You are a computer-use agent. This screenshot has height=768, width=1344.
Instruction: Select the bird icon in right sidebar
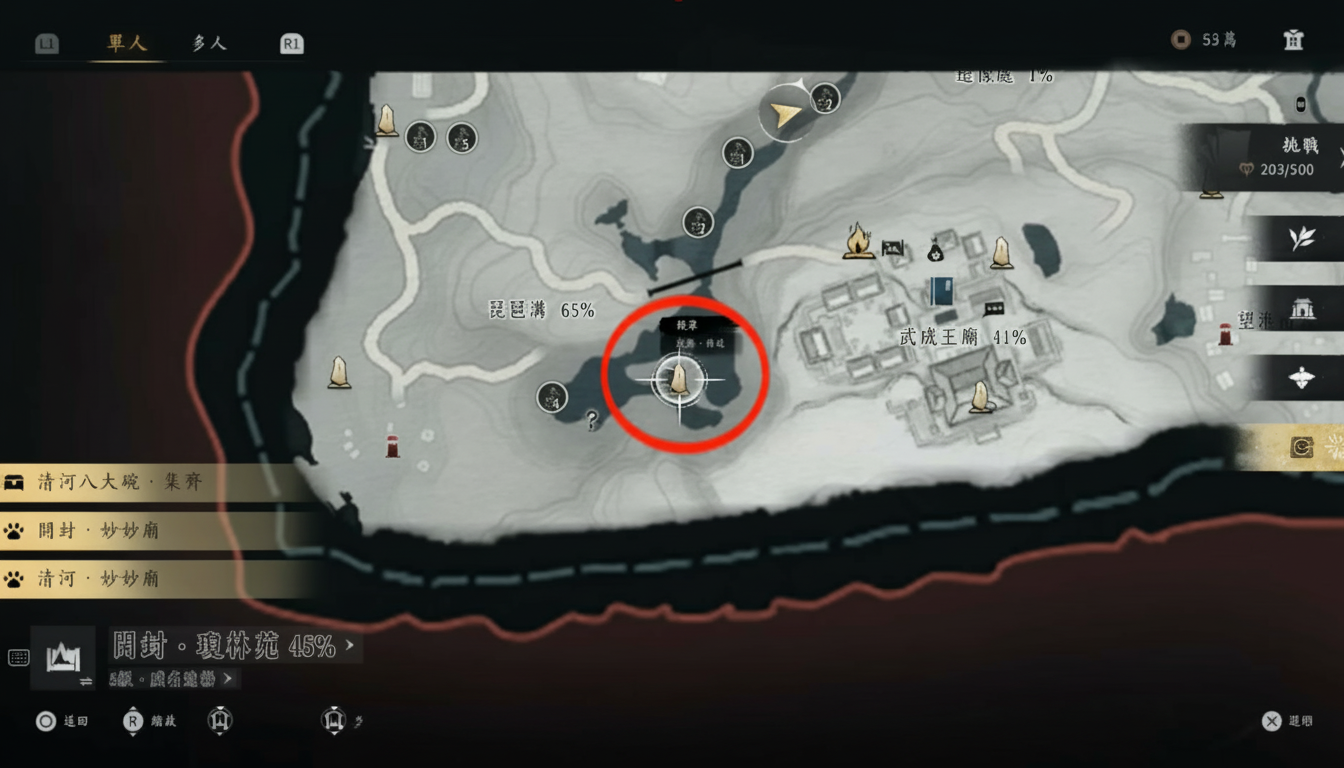[x=1301, y=380]
